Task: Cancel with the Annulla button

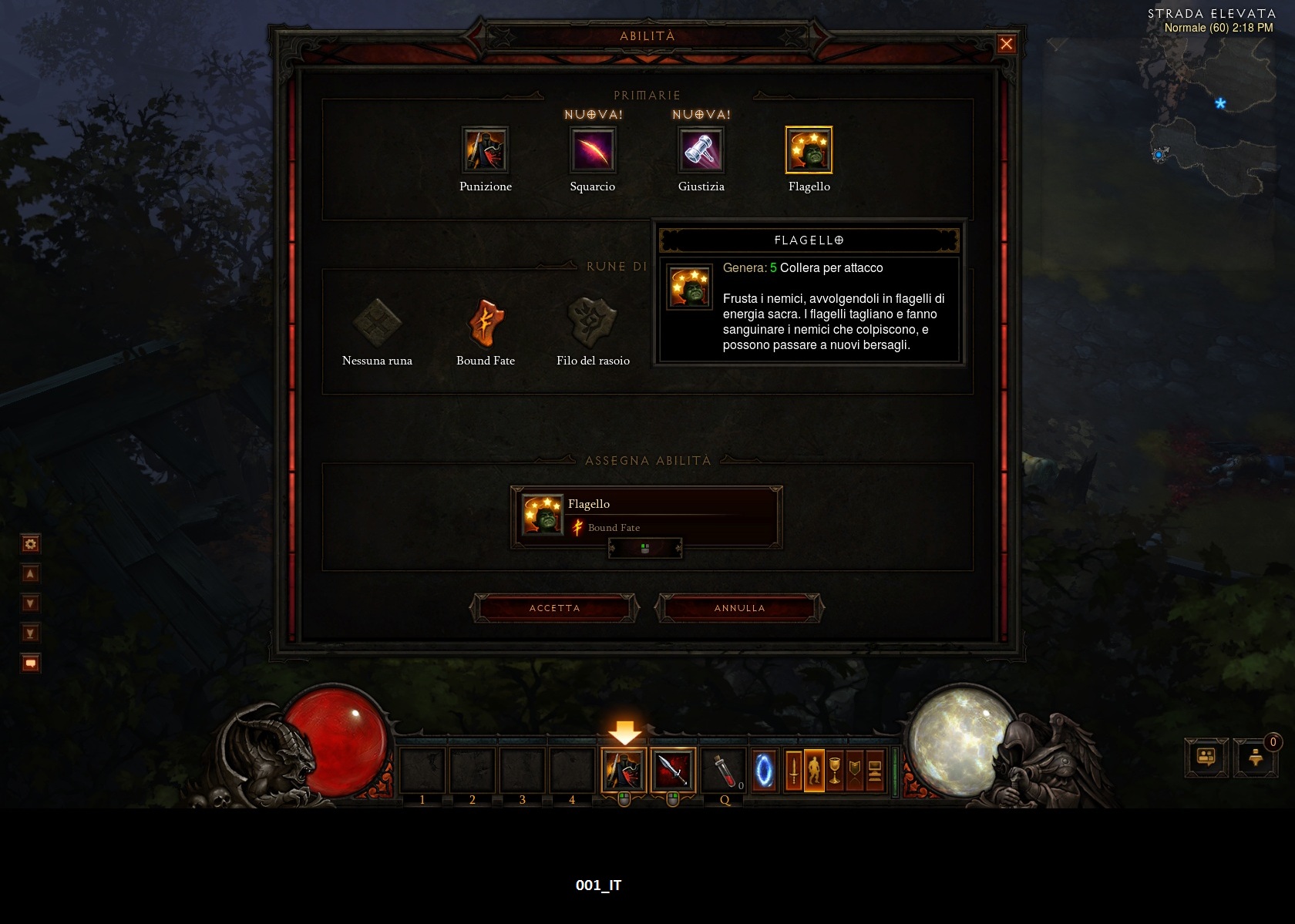Action: click(739, 608)
